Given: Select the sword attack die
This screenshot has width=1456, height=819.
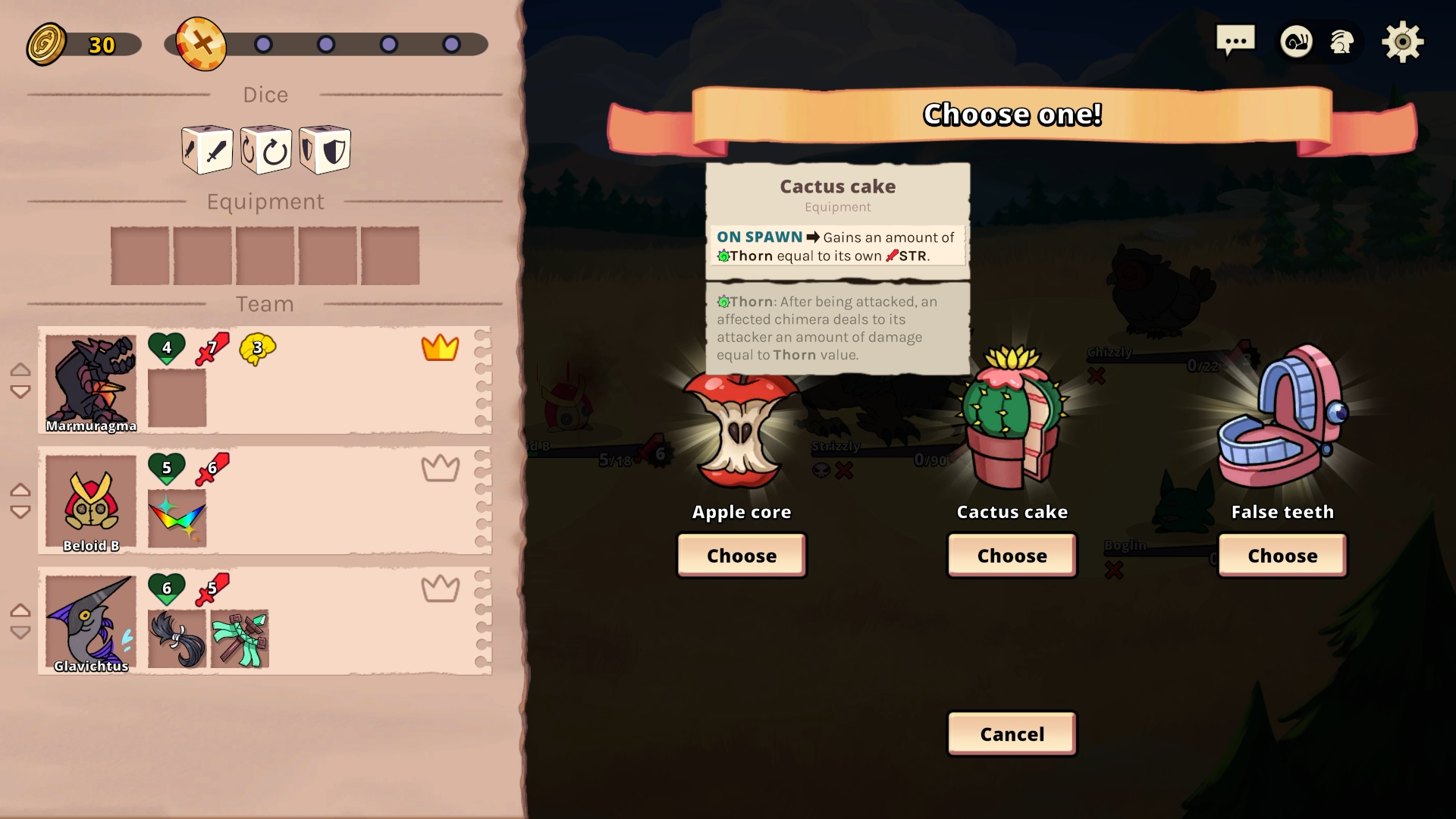Looking at the screenshot, I should pyautogui.click(x=207, y=150).
